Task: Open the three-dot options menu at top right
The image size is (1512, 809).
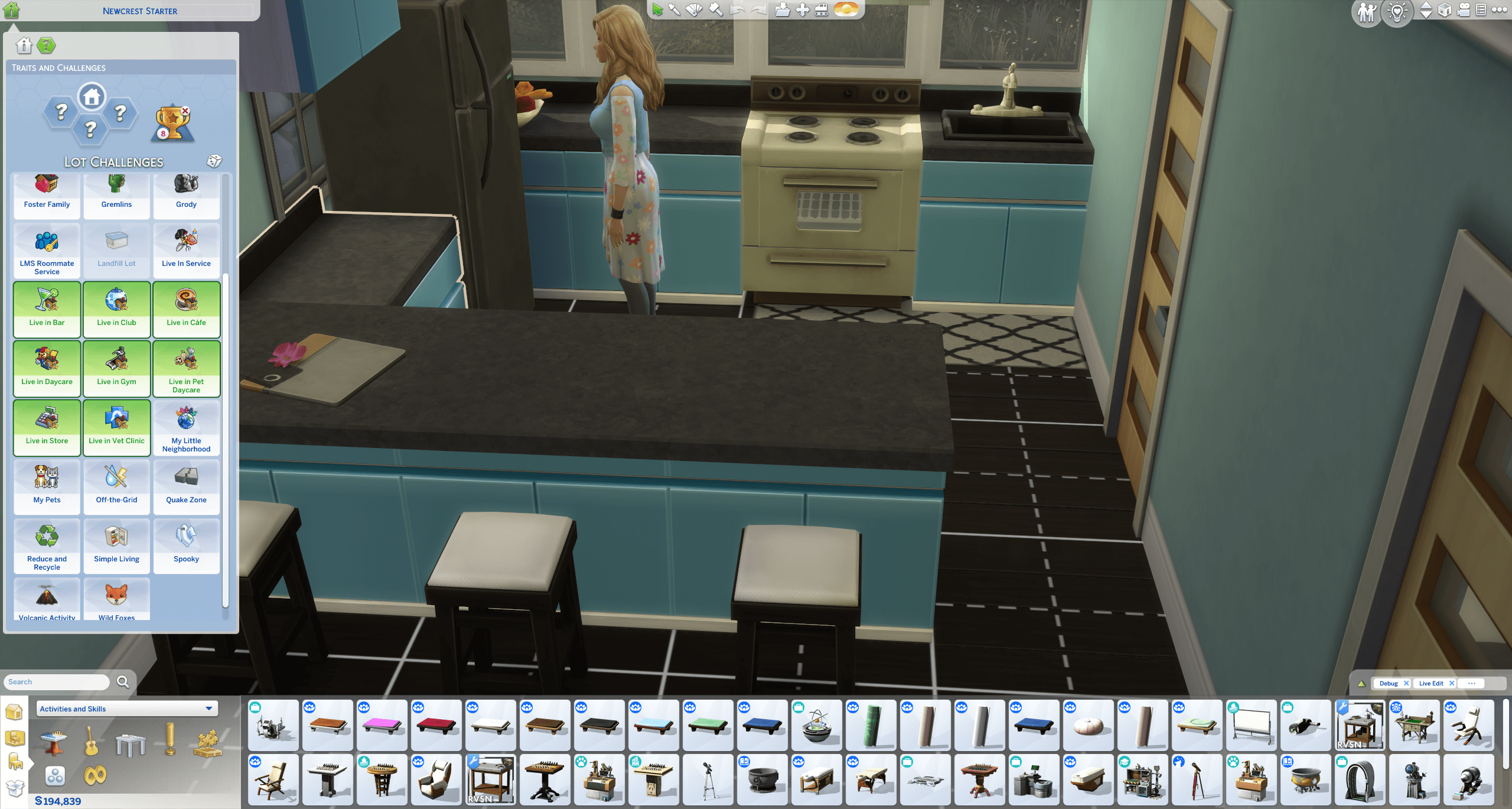Action: click(1499, 10)
